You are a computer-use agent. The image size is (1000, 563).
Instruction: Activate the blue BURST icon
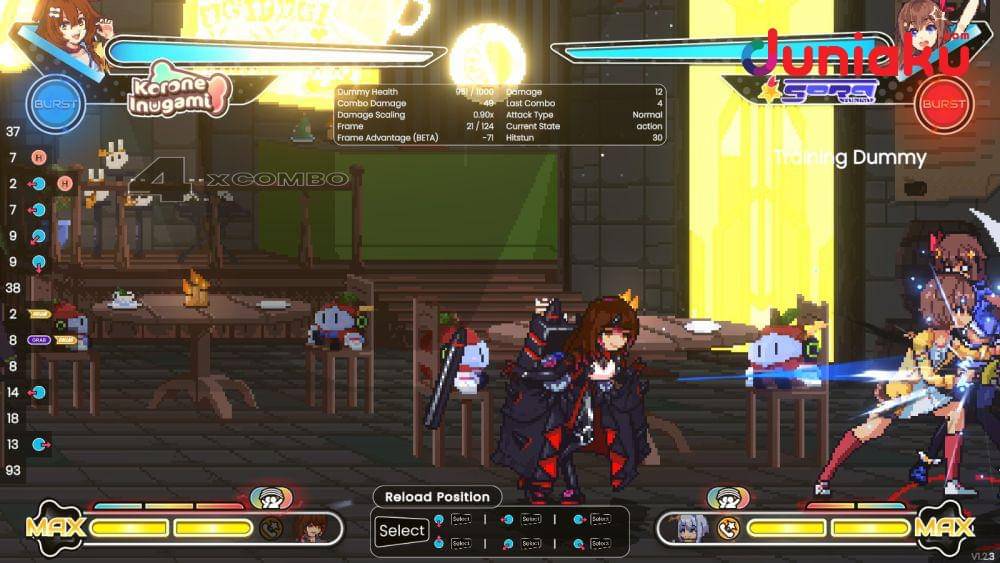pos(55,104)
